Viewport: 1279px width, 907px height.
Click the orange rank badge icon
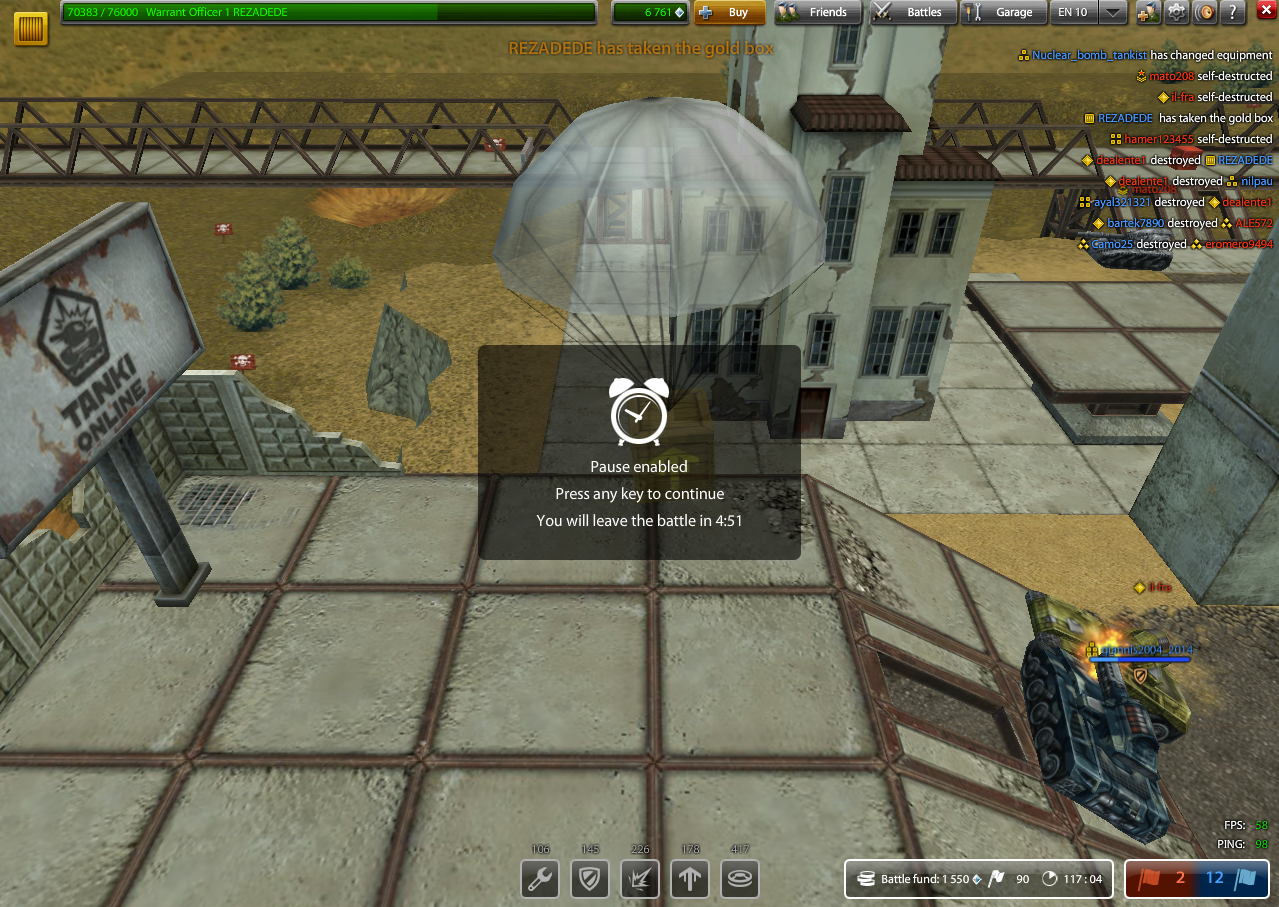click(x=31, y=28)
